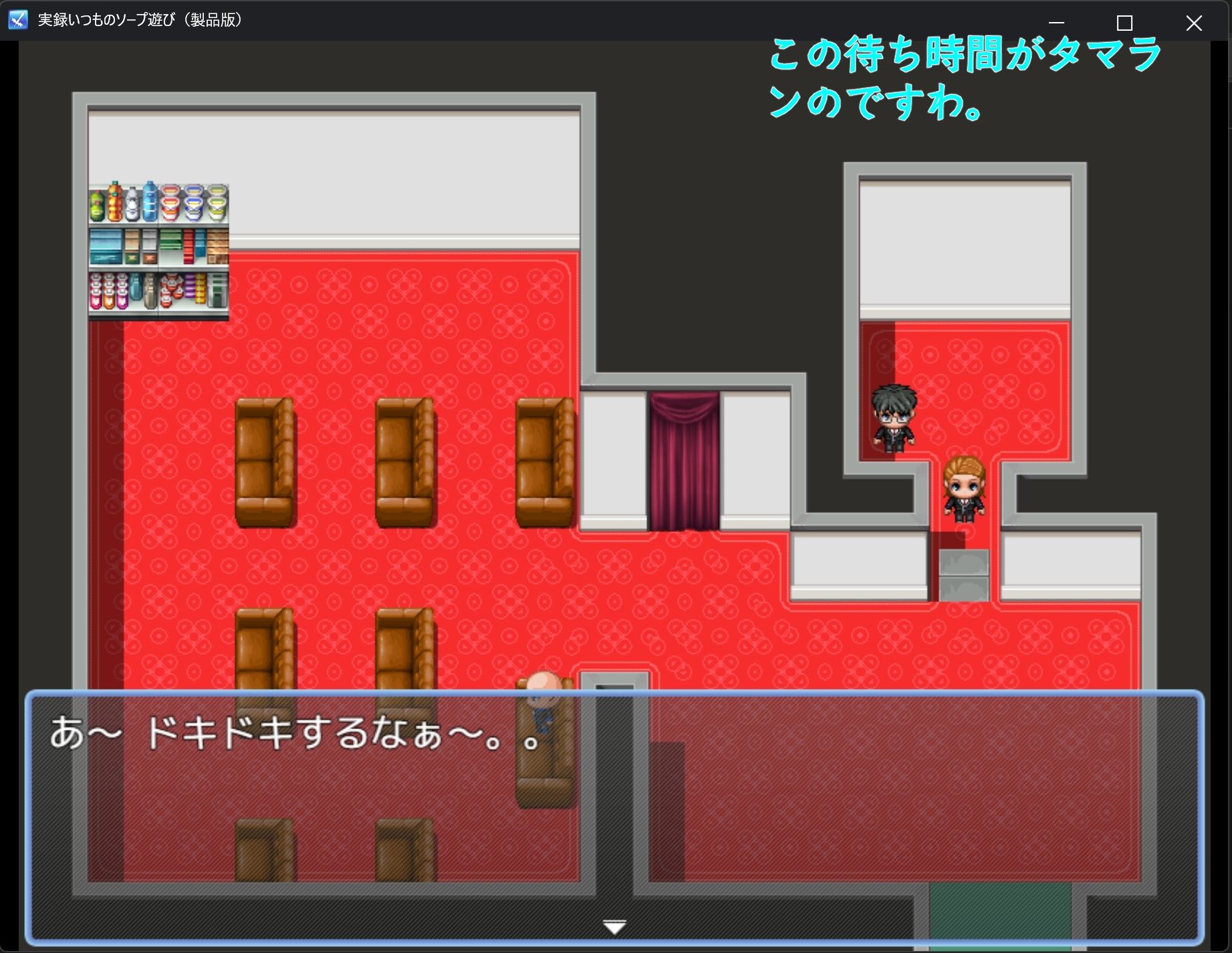
Task: Select the green soda bottle on the top shelf
Action: click(96, 206)
